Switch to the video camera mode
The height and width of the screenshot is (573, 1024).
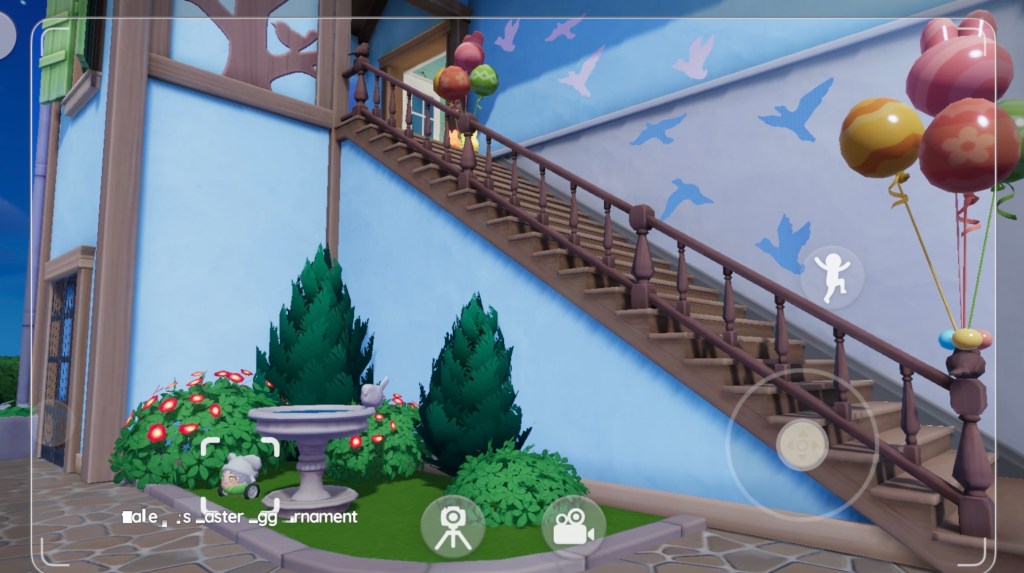pyautogui.click(x=573, y=526)
